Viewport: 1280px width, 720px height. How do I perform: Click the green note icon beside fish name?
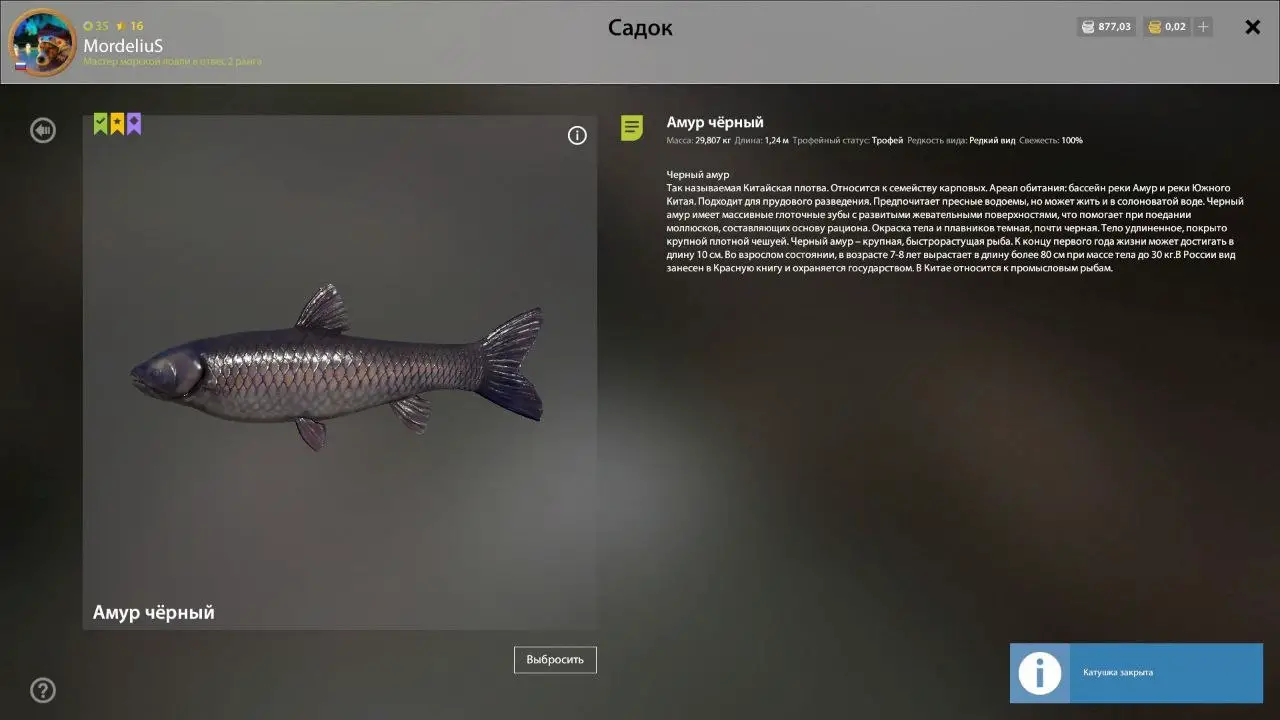[x=632, y=128]
